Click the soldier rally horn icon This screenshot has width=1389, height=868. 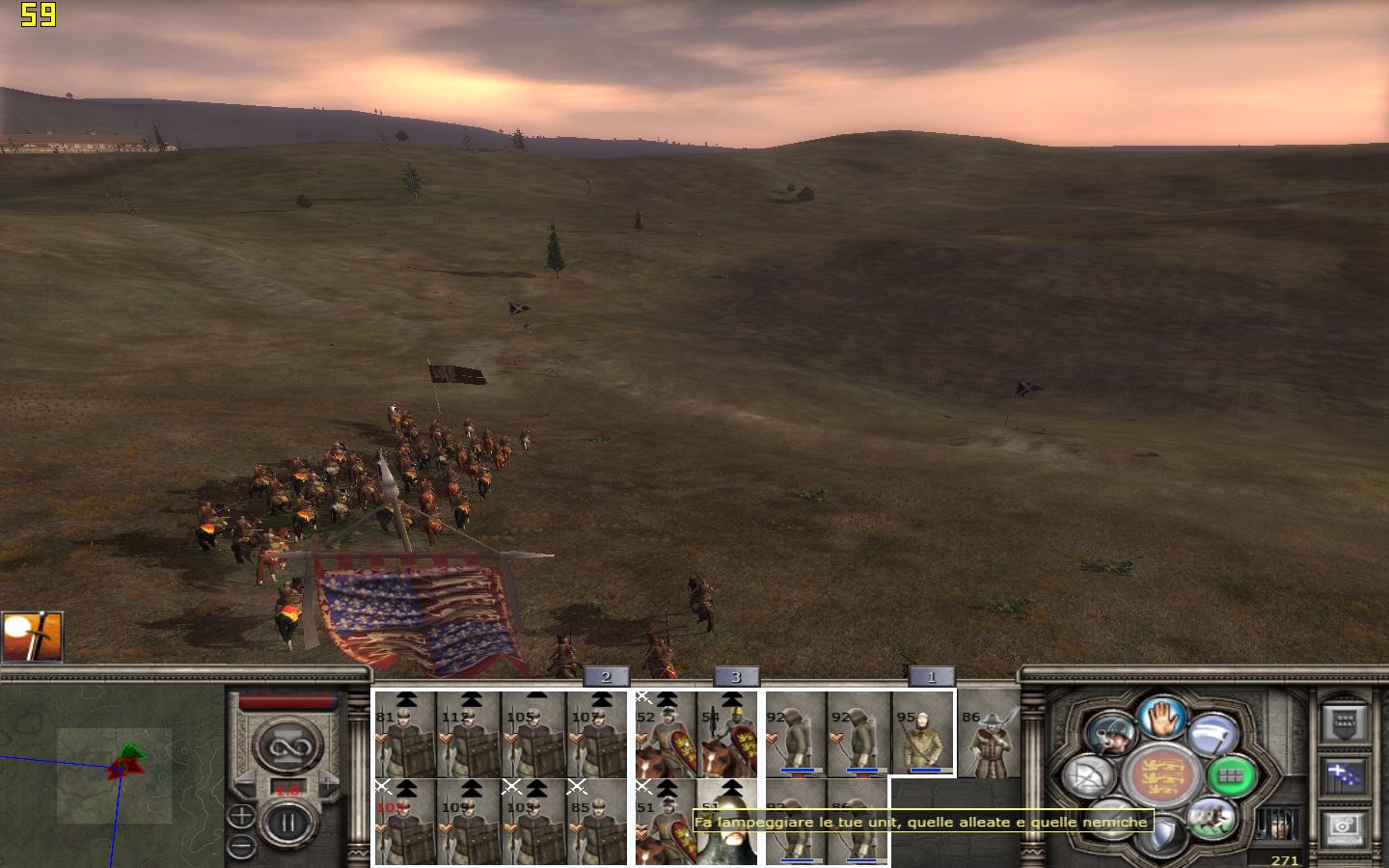click(x=1110, y=736)
